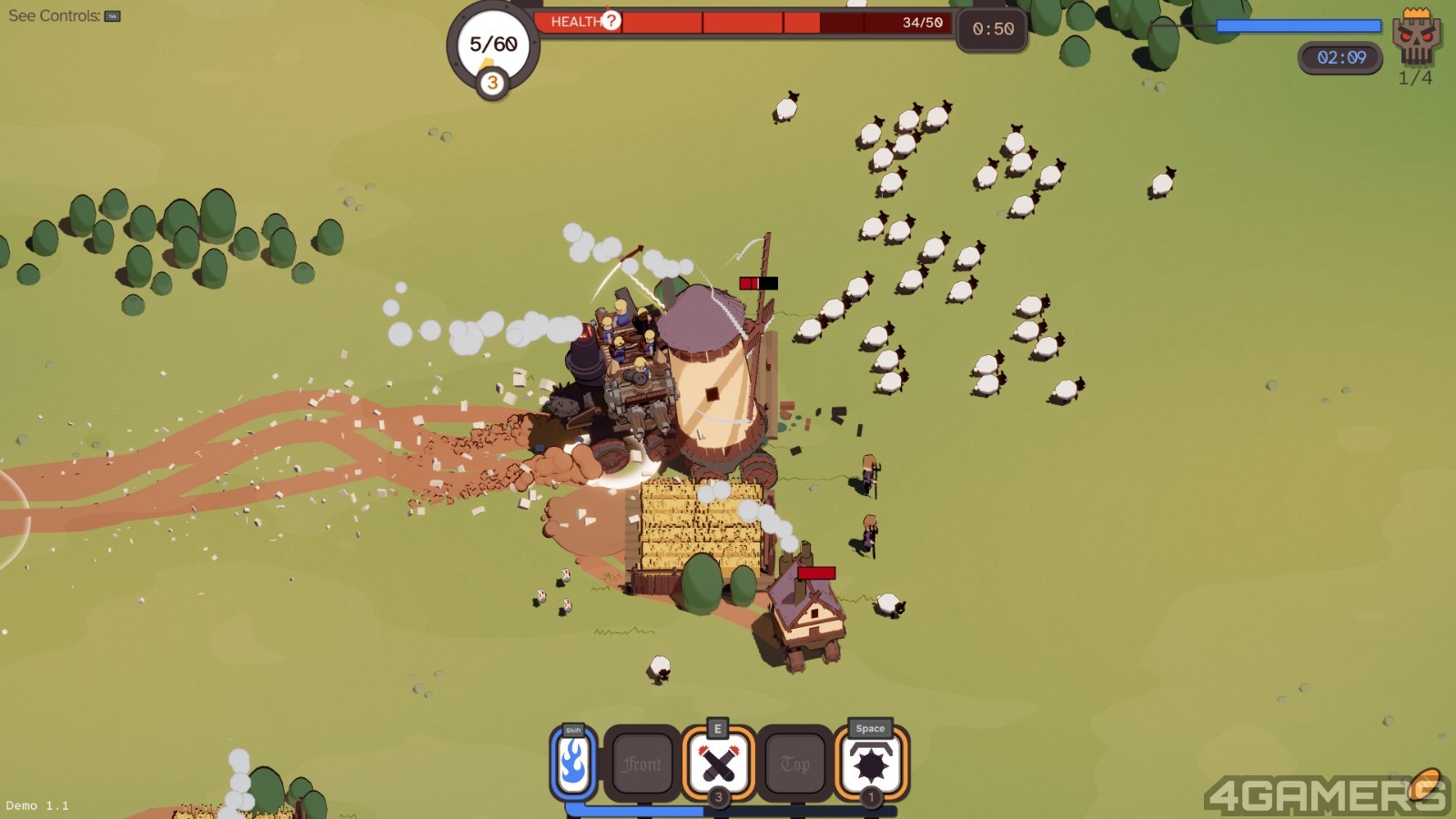The height and width of the screenshot is (819, 1456).
Task: Activate the blue flame boost ability
Action: pyautogui.click(x=573, y=763)
